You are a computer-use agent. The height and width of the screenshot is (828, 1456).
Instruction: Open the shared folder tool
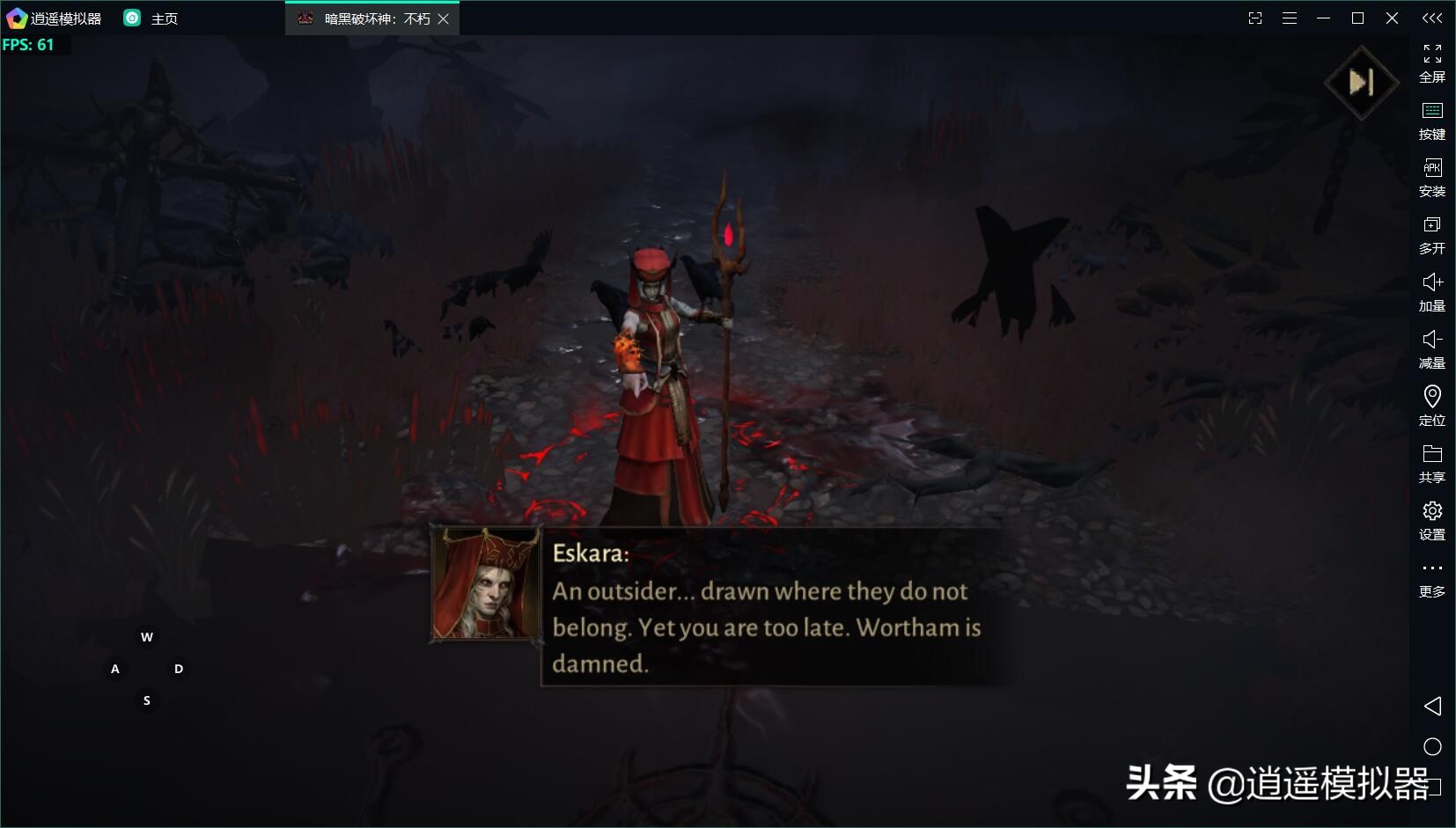click(1432, 464)
